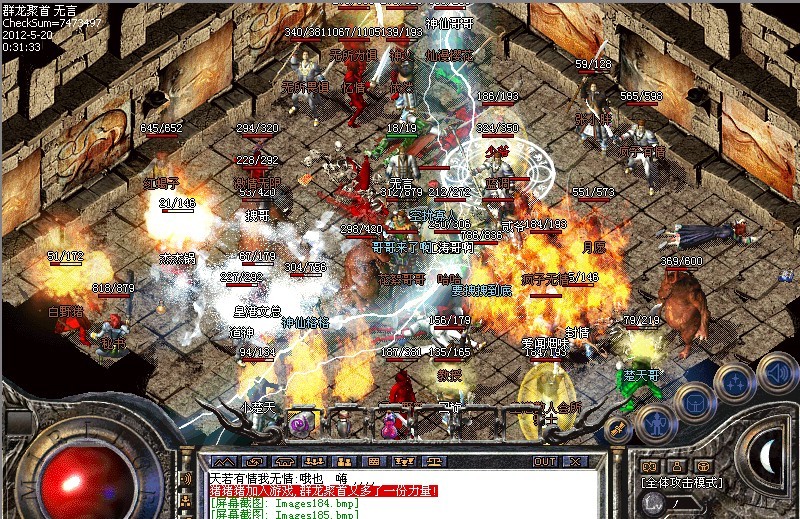Switch the attack mode label 全体攻击模式
800x519 pixels.
(x=683, y=482)
